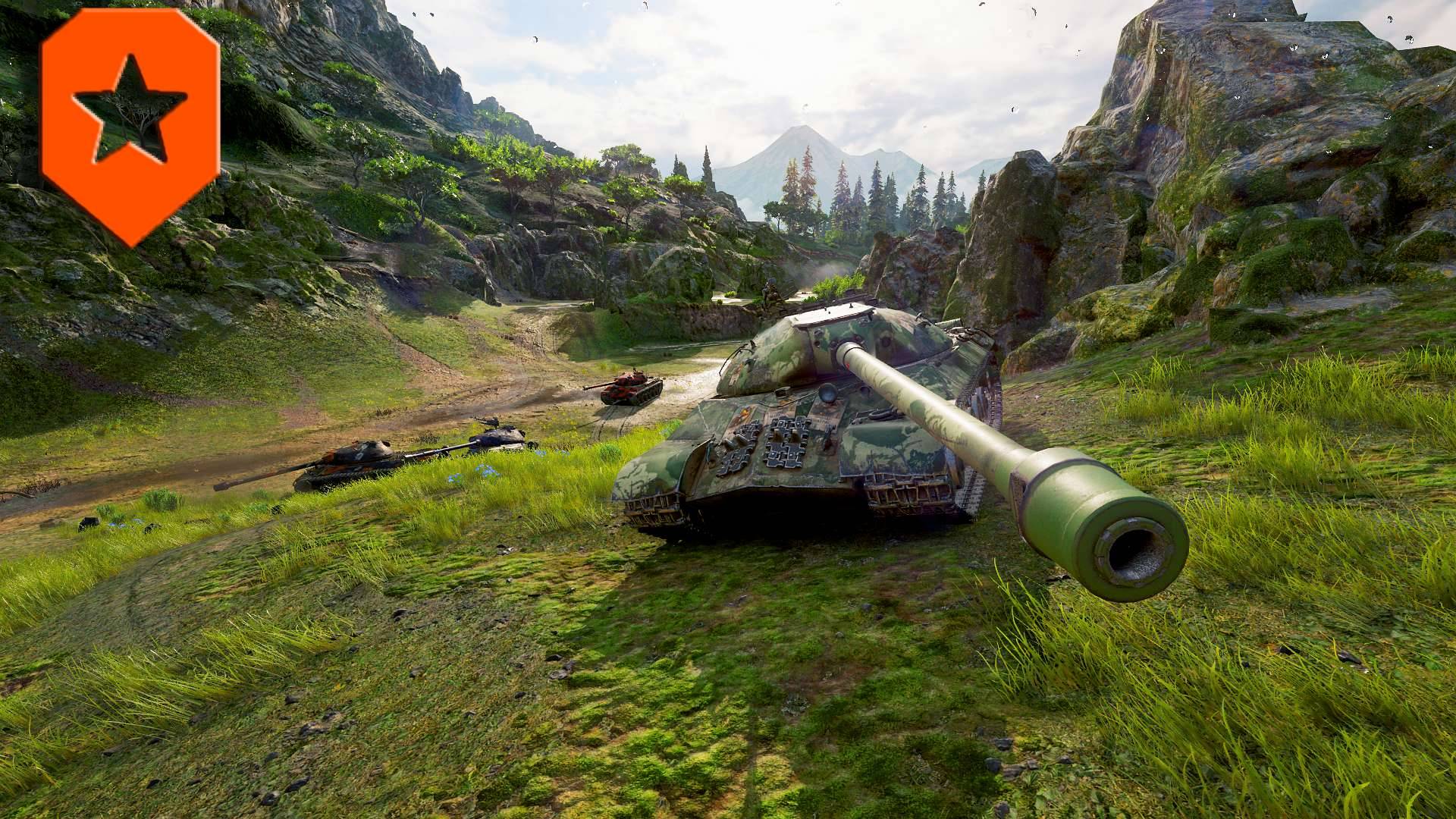The image size is (1456, 819).
Task: Click the orange star badge logo
Action: click(130, 125)
